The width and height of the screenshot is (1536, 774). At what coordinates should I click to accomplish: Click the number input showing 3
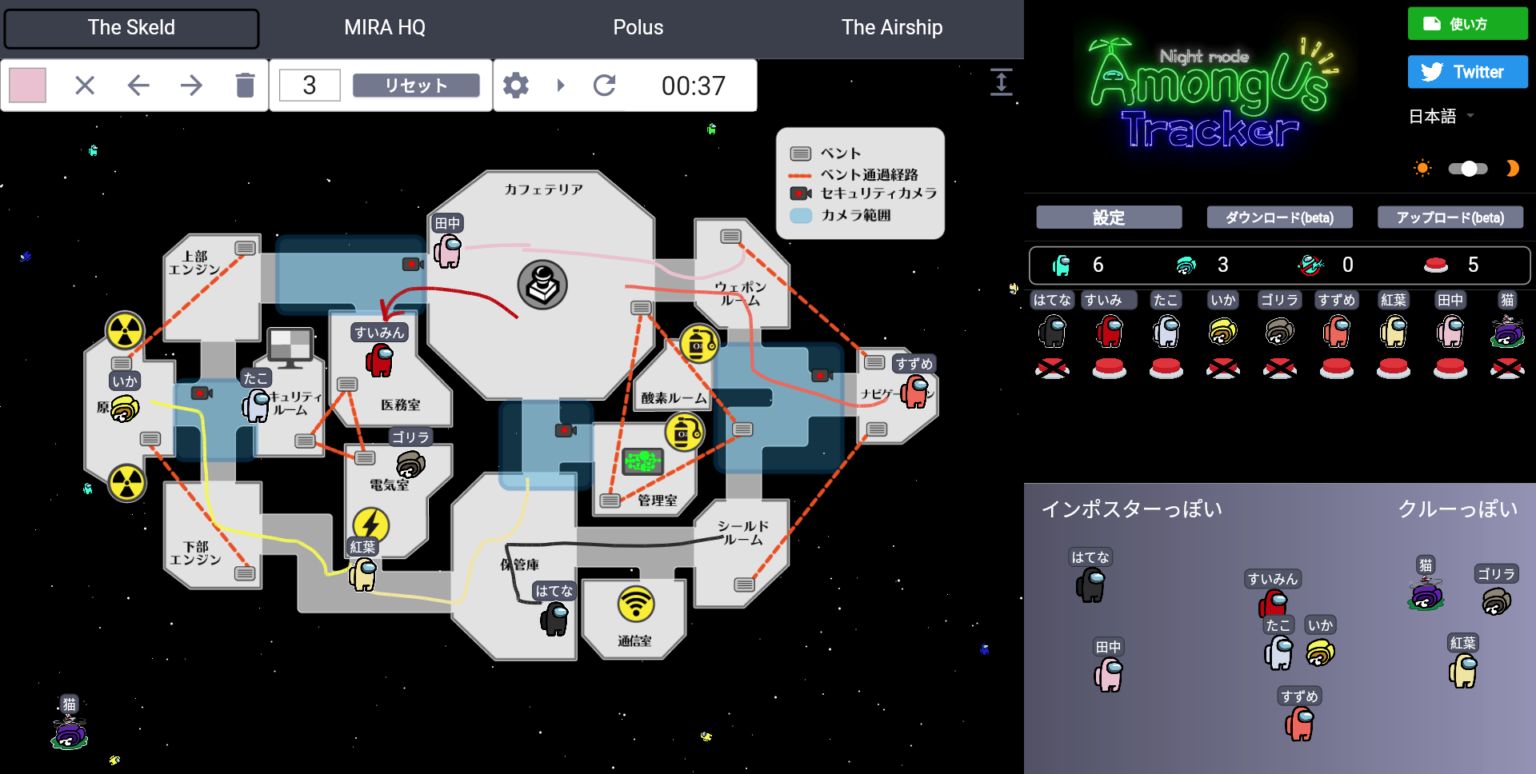309,85
